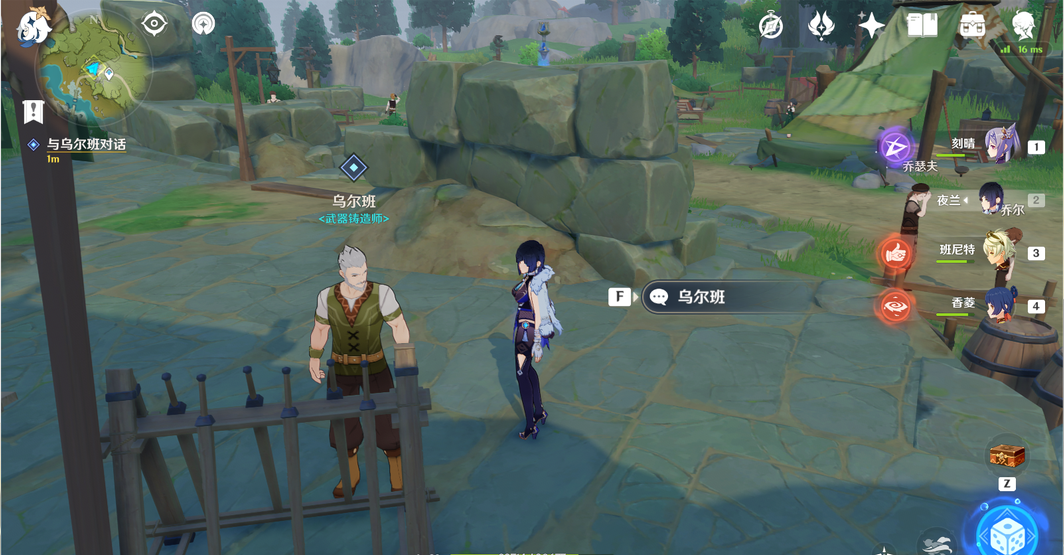
Task: Trigger 刻晴's purple elemental burst icon
Action: 895,147
